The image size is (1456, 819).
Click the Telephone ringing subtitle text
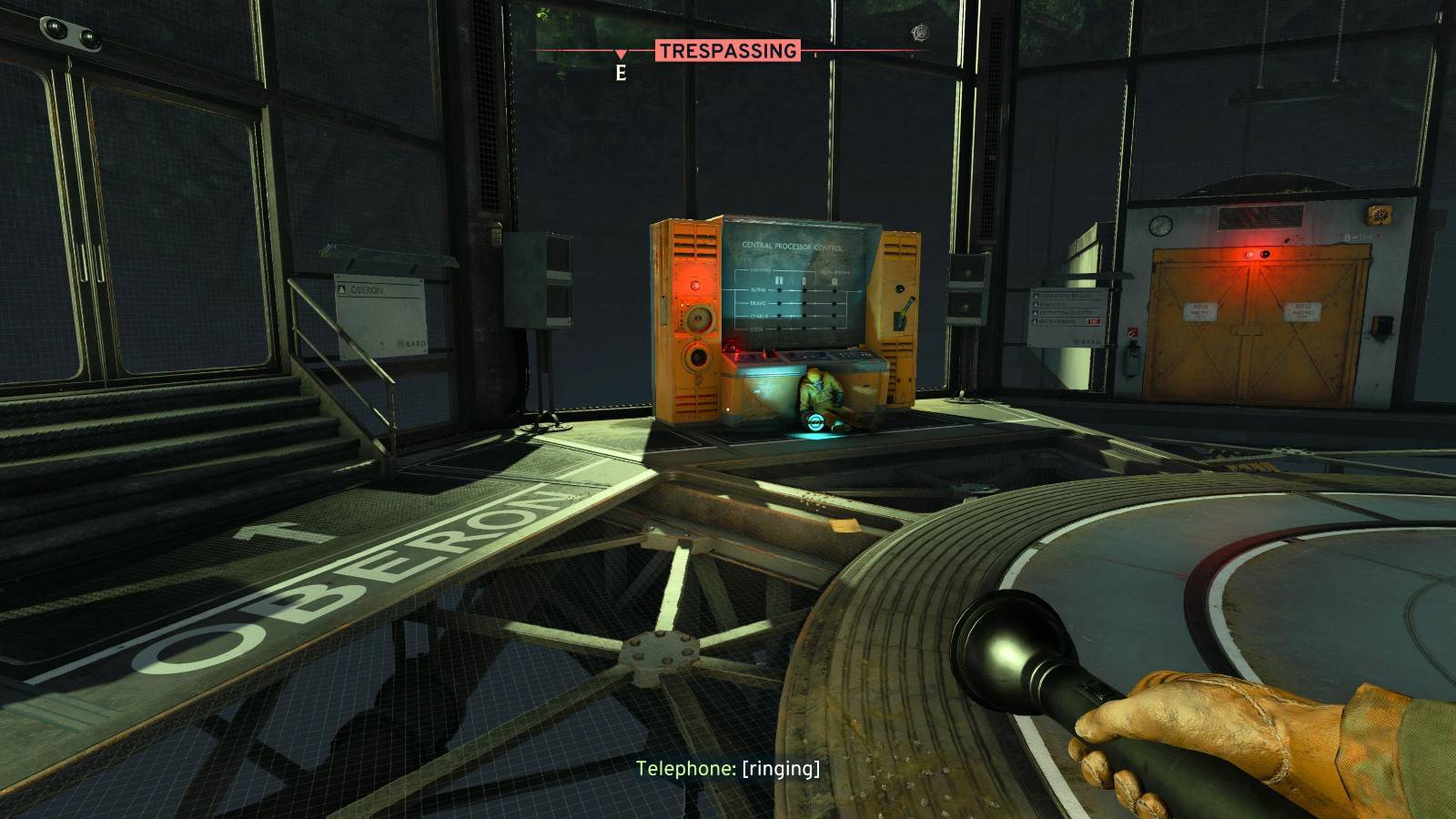point(728,769)
